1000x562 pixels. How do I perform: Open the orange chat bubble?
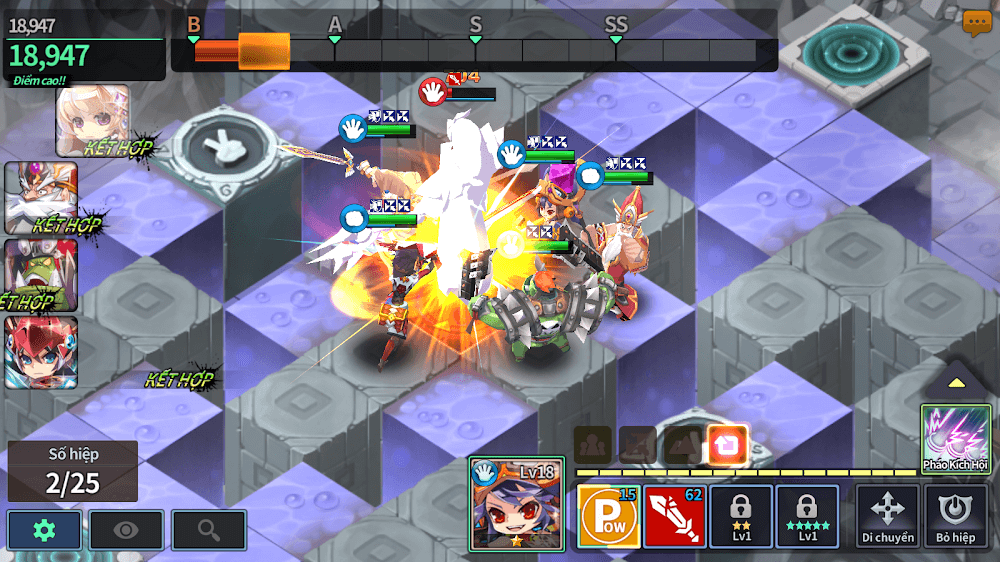tap(977, 24)
